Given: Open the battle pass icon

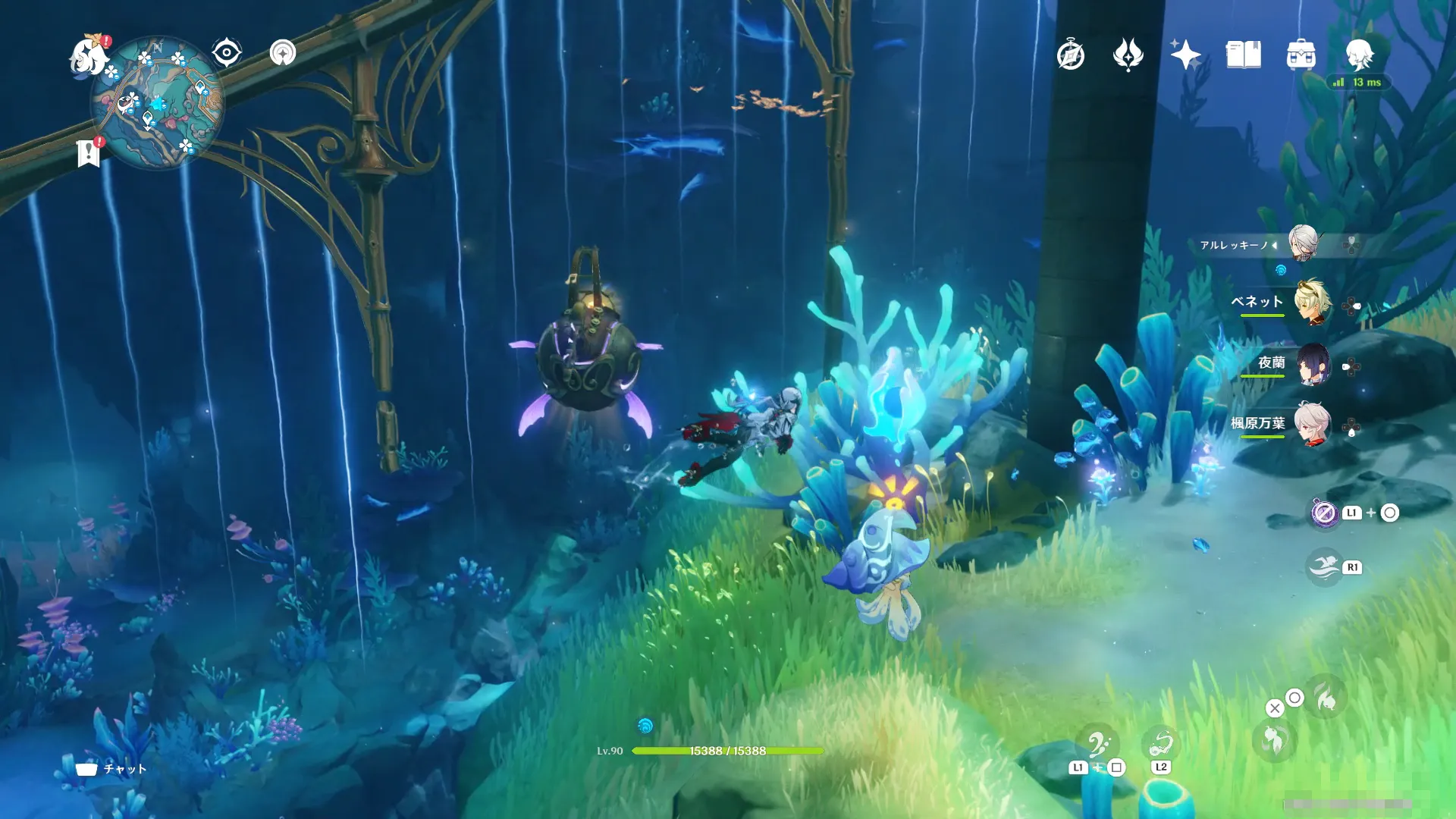Looking at the screenshot, I should [x=1128, y=55].
